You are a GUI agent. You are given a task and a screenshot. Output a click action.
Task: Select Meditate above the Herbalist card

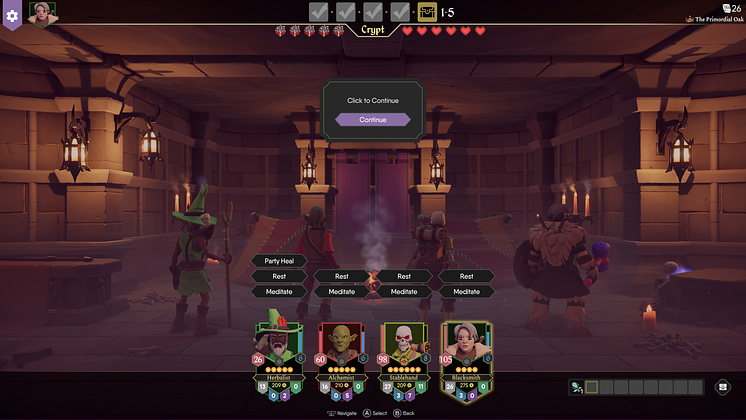[x=279, y=292]
